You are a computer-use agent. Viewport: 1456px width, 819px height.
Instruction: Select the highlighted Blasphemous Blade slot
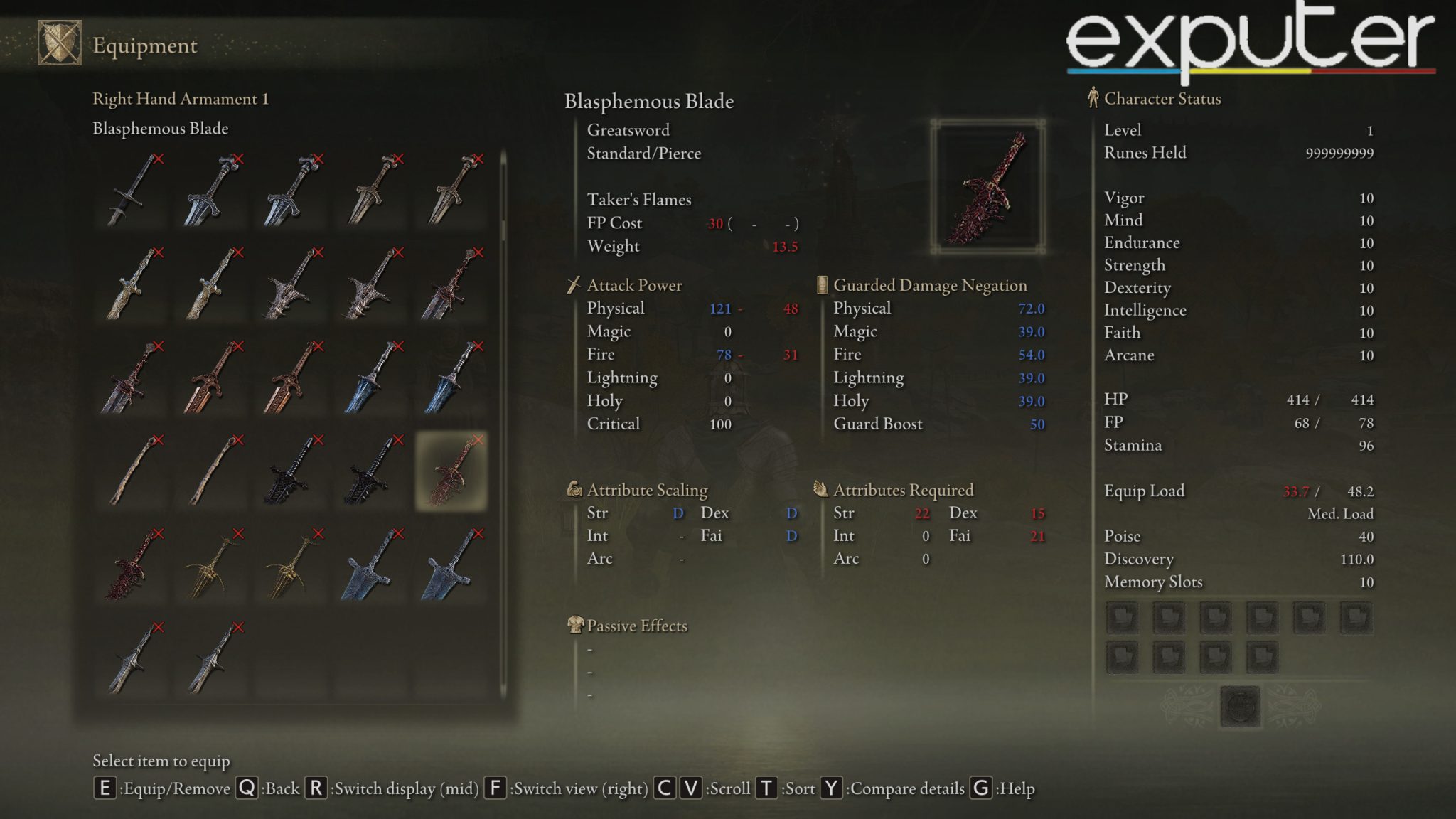click(451, 471)
